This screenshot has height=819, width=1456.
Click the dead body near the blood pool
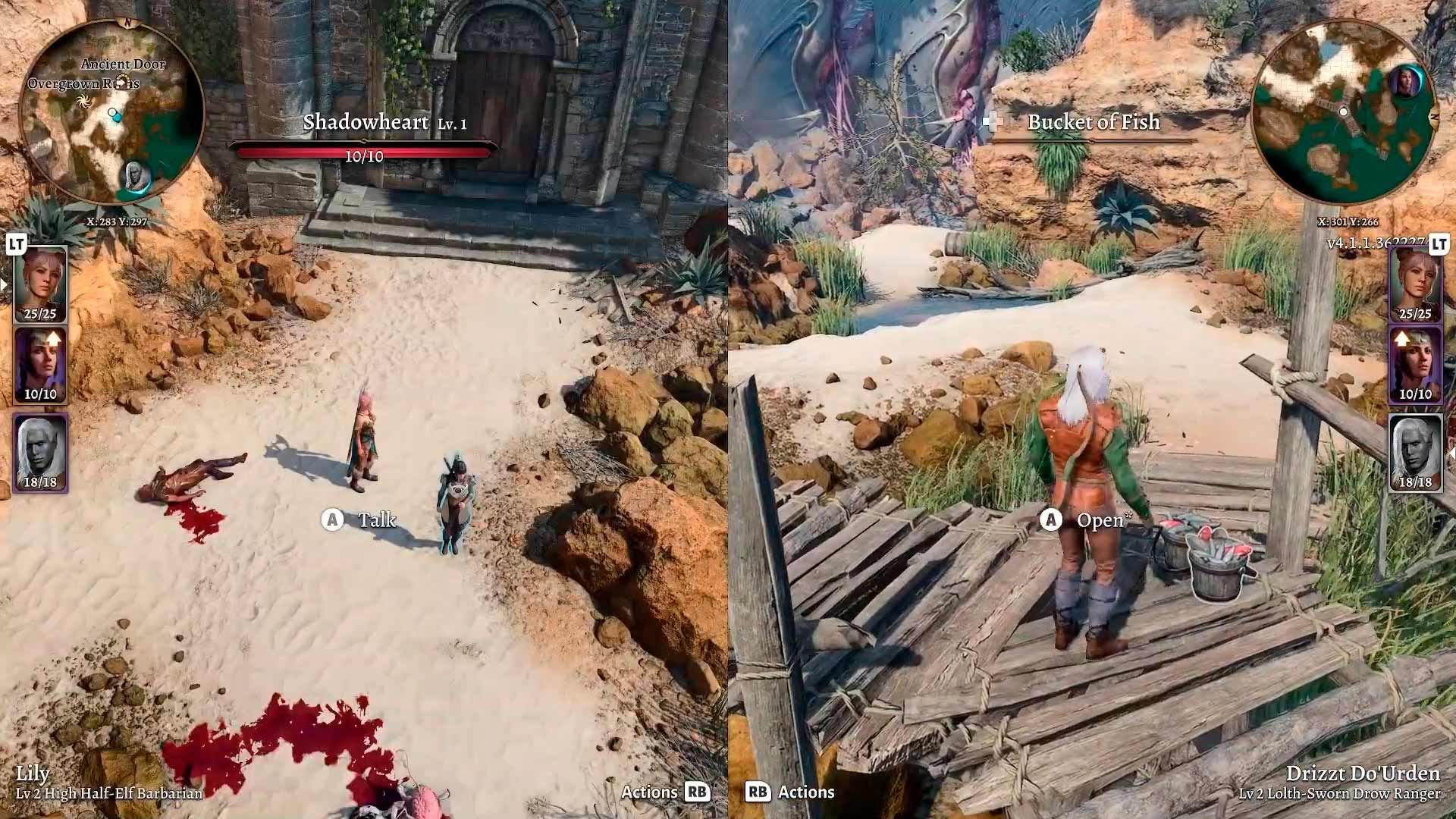pyautogui.click(x=192, y=478)
